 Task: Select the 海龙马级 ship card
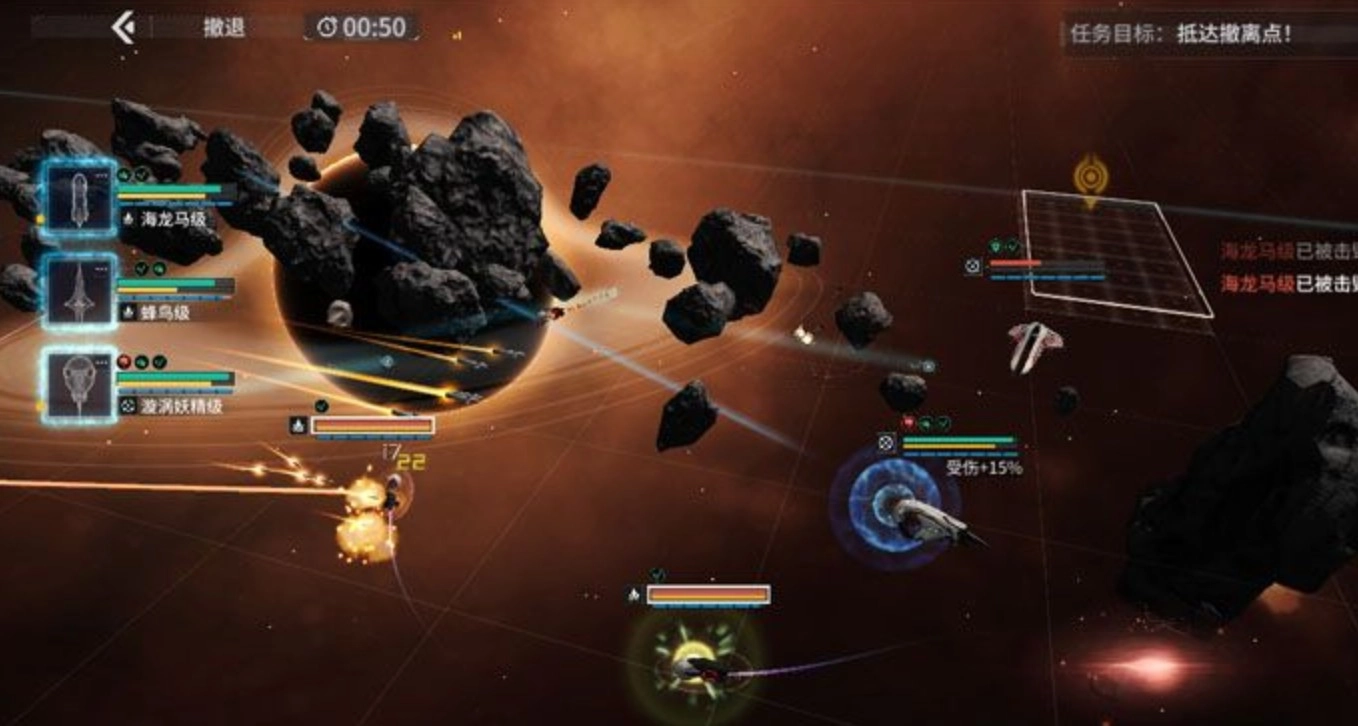(80, 197)
